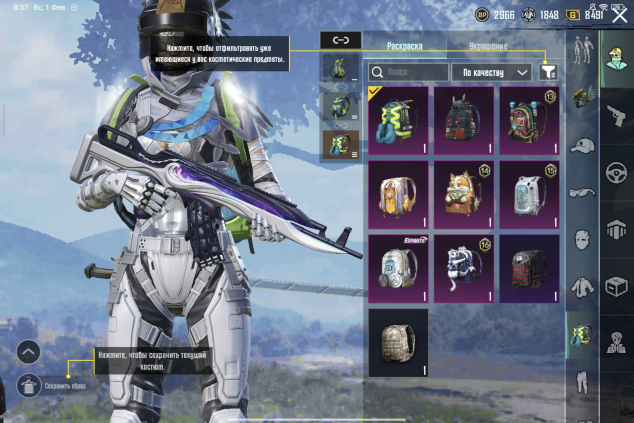Pick the plain beige default backpack
This screenshot has height=423, width=634.
click(398, 343)
